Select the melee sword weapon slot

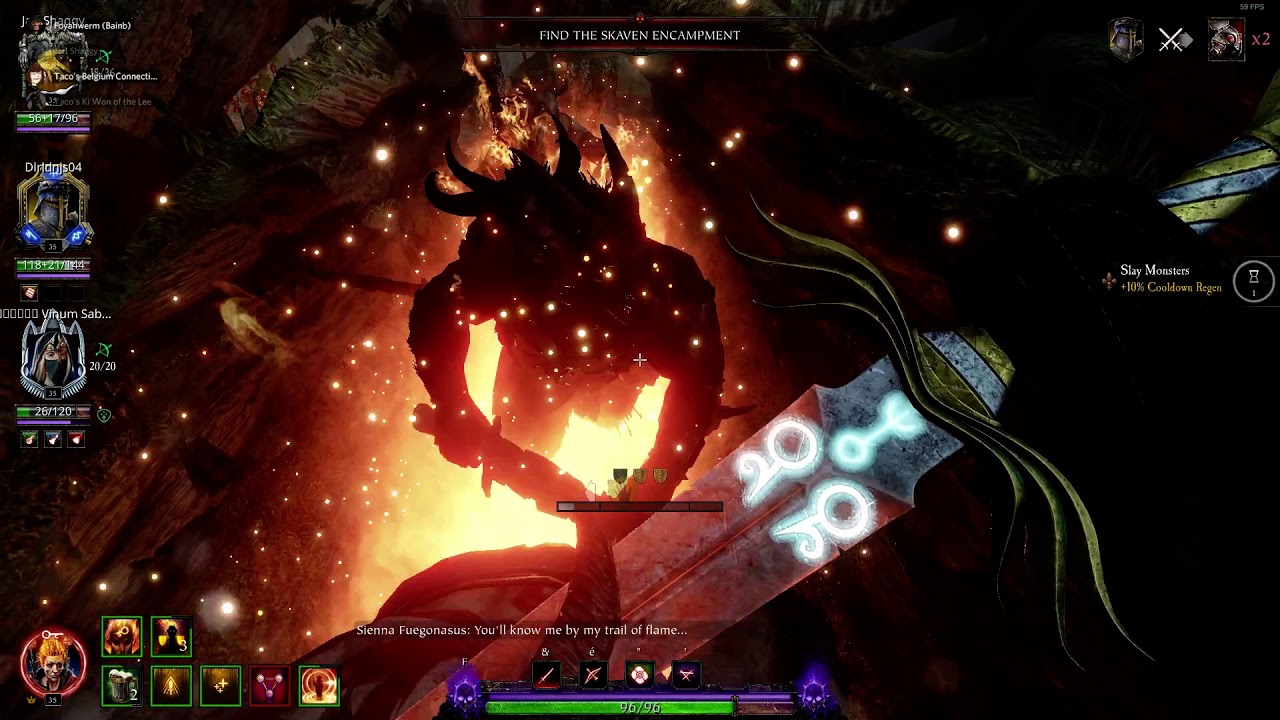(545, 676)
